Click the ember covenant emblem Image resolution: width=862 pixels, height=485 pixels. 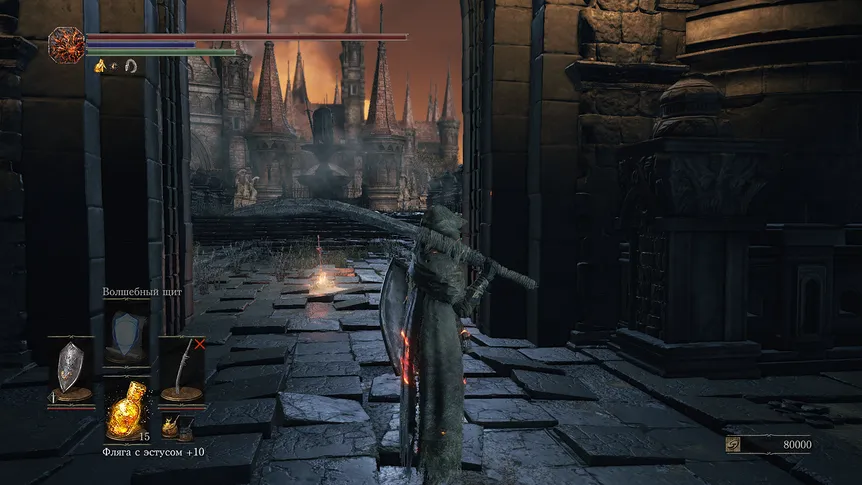(x=67, y=45)
